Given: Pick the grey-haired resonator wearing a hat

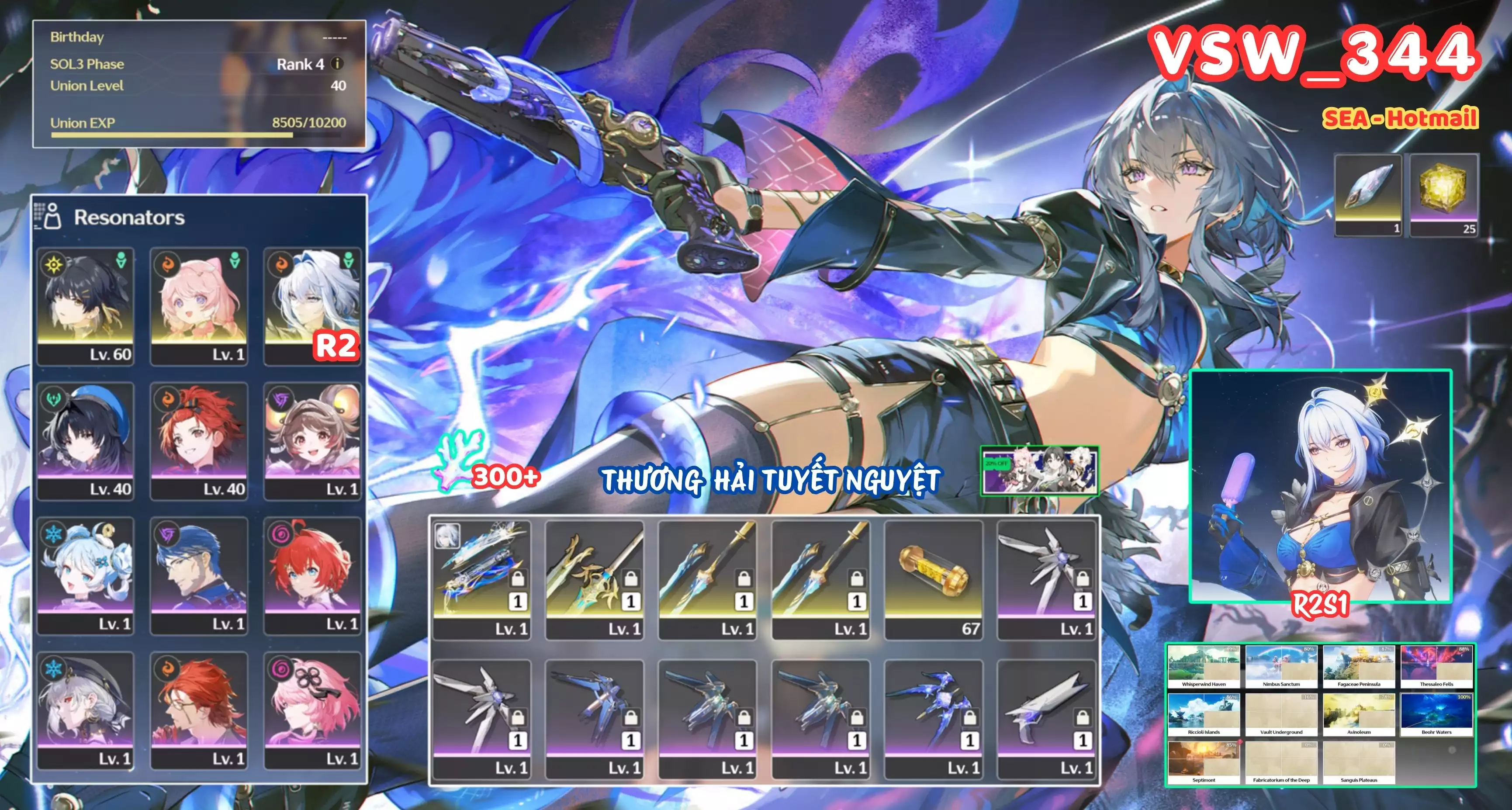Looking at the screenshot, I should [86, 710].
